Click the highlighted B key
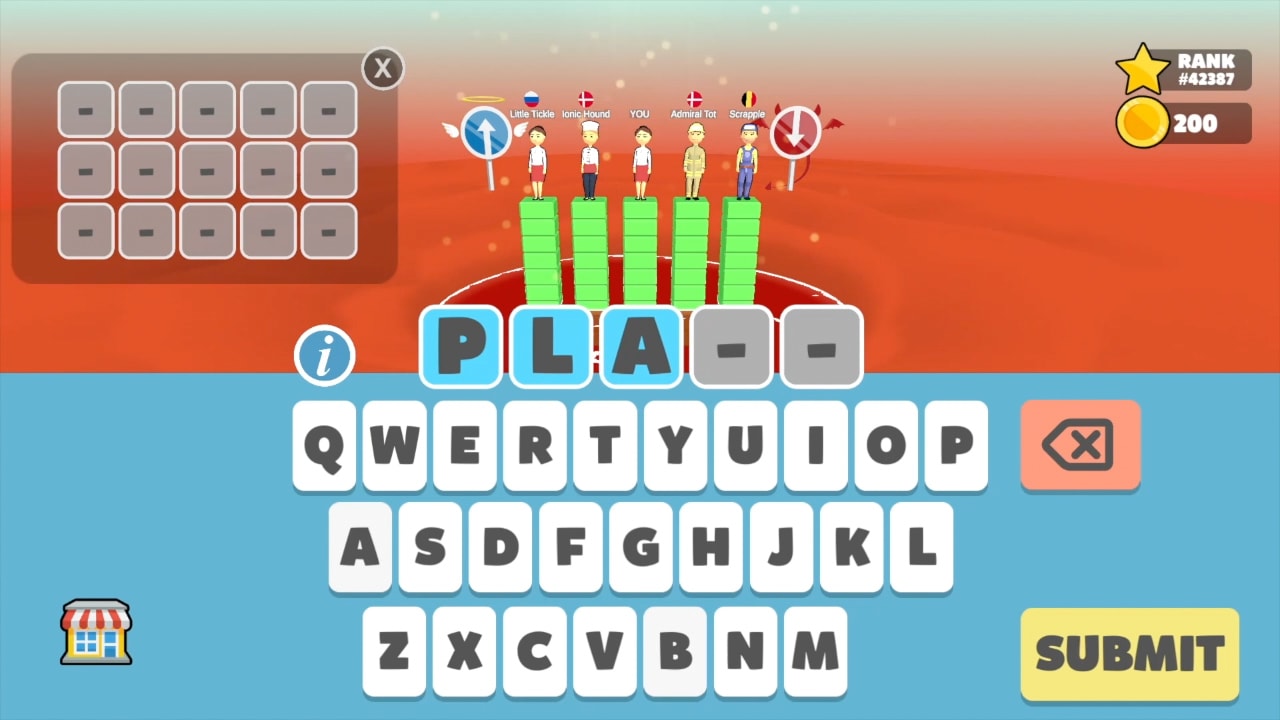The image size is (1280, 720). [674, 650]
